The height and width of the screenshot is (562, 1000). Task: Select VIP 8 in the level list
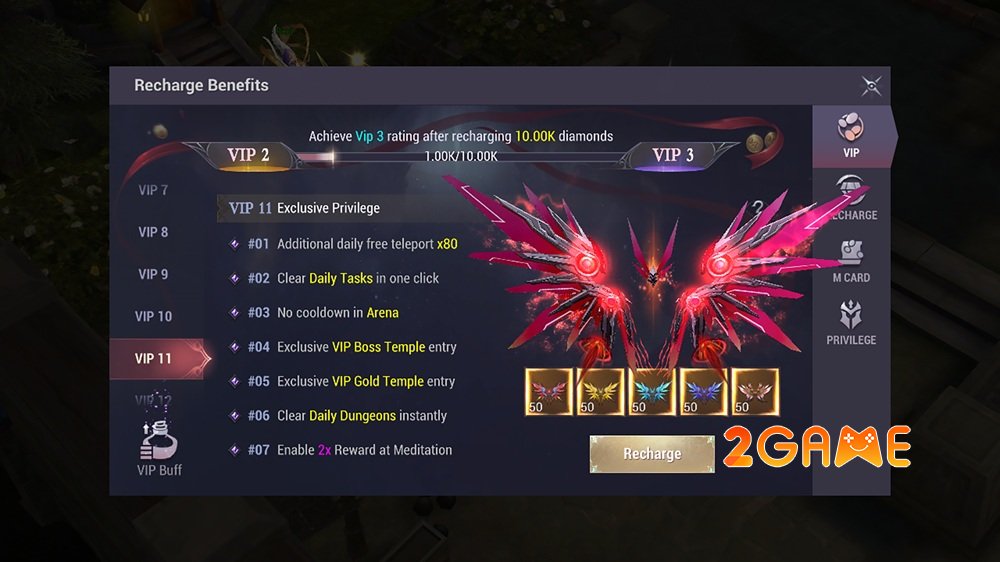click(153, 232)
